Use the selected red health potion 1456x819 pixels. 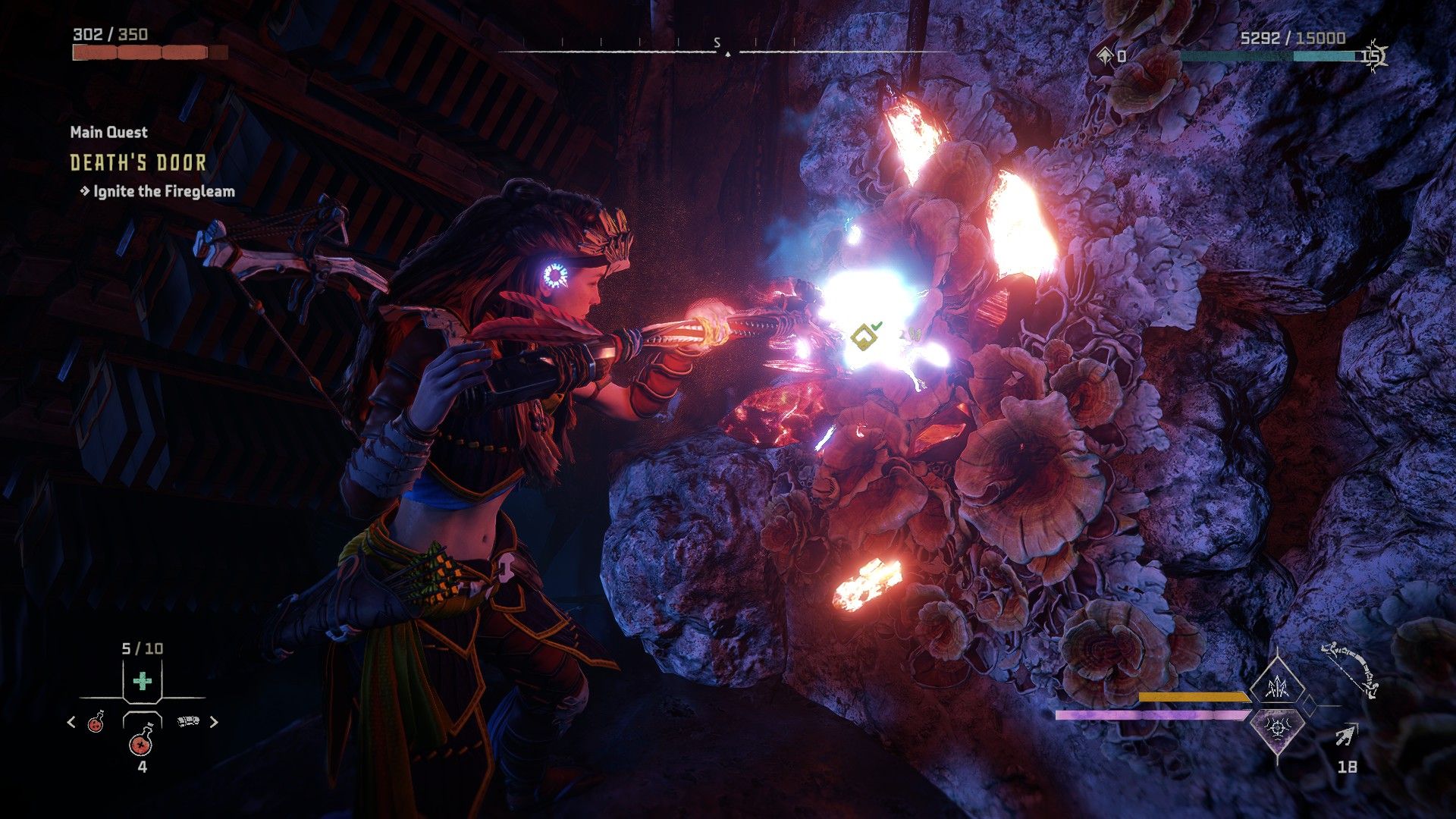tap(142, 739)
